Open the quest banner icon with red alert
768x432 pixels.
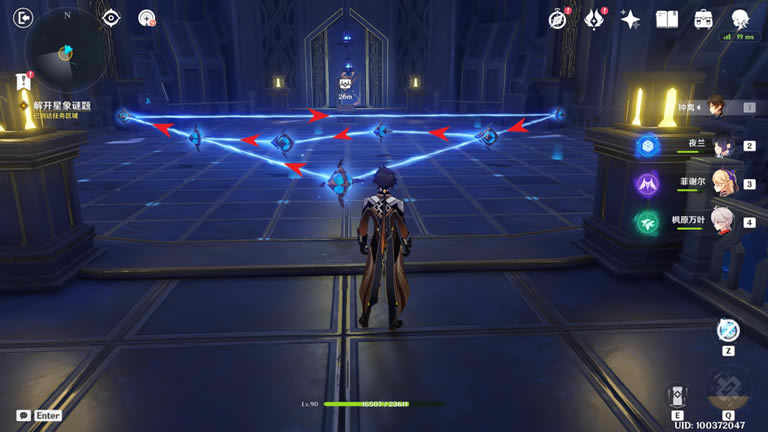(x=22, y=83)
